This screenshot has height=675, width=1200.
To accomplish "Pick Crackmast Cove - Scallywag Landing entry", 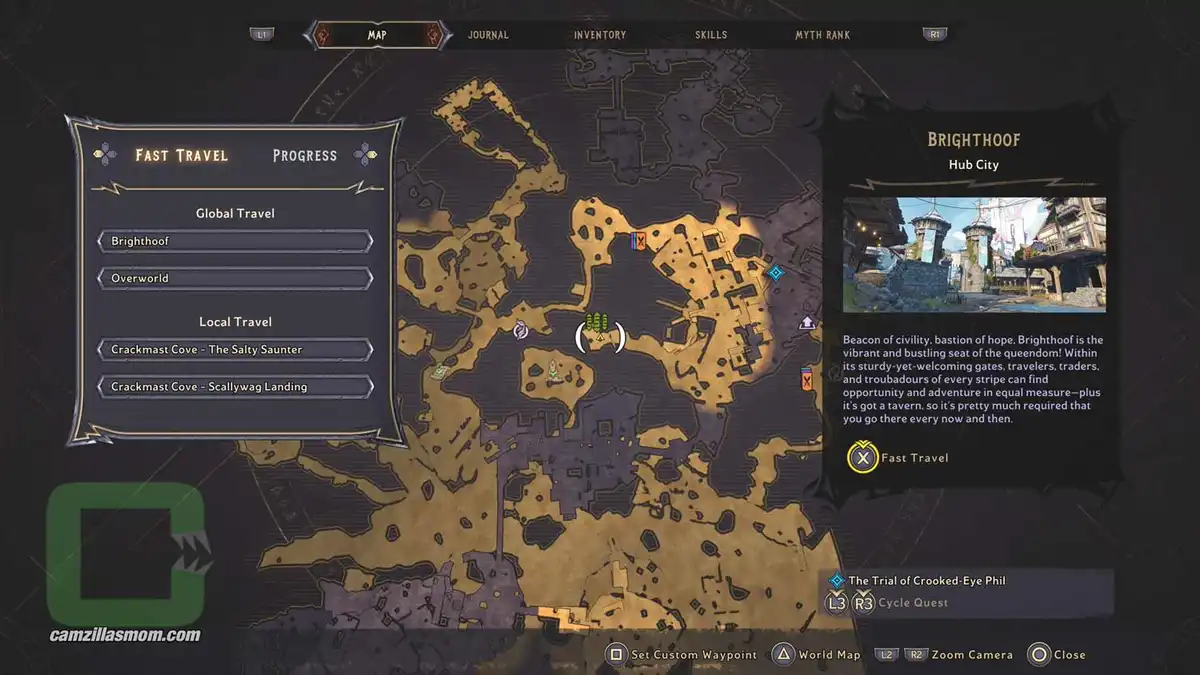I will [236, 387].
